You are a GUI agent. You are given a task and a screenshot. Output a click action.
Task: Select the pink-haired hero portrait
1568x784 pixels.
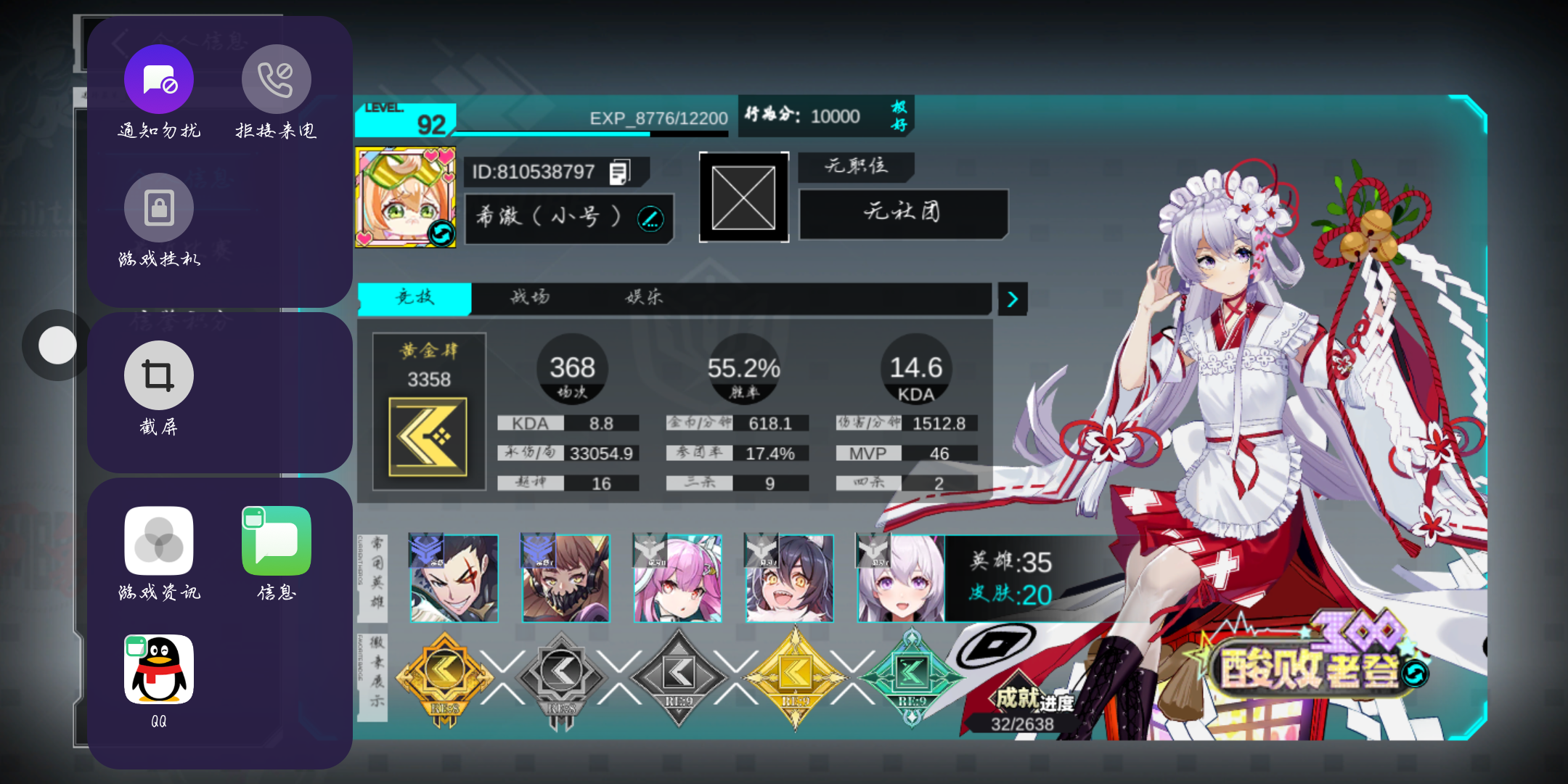click(677, 579)
